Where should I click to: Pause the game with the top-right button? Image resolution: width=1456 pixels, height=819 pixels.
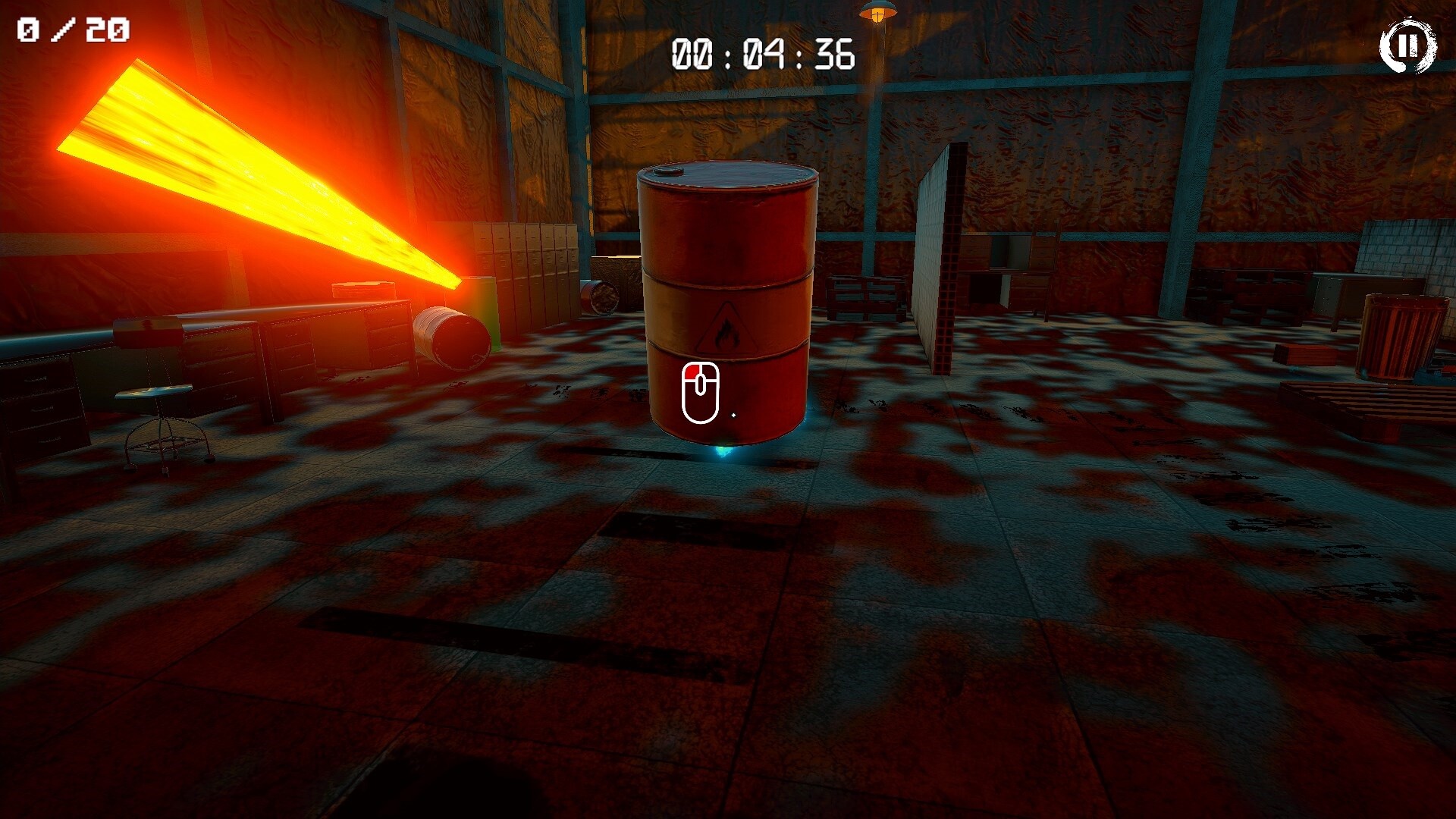(1407, 46)
